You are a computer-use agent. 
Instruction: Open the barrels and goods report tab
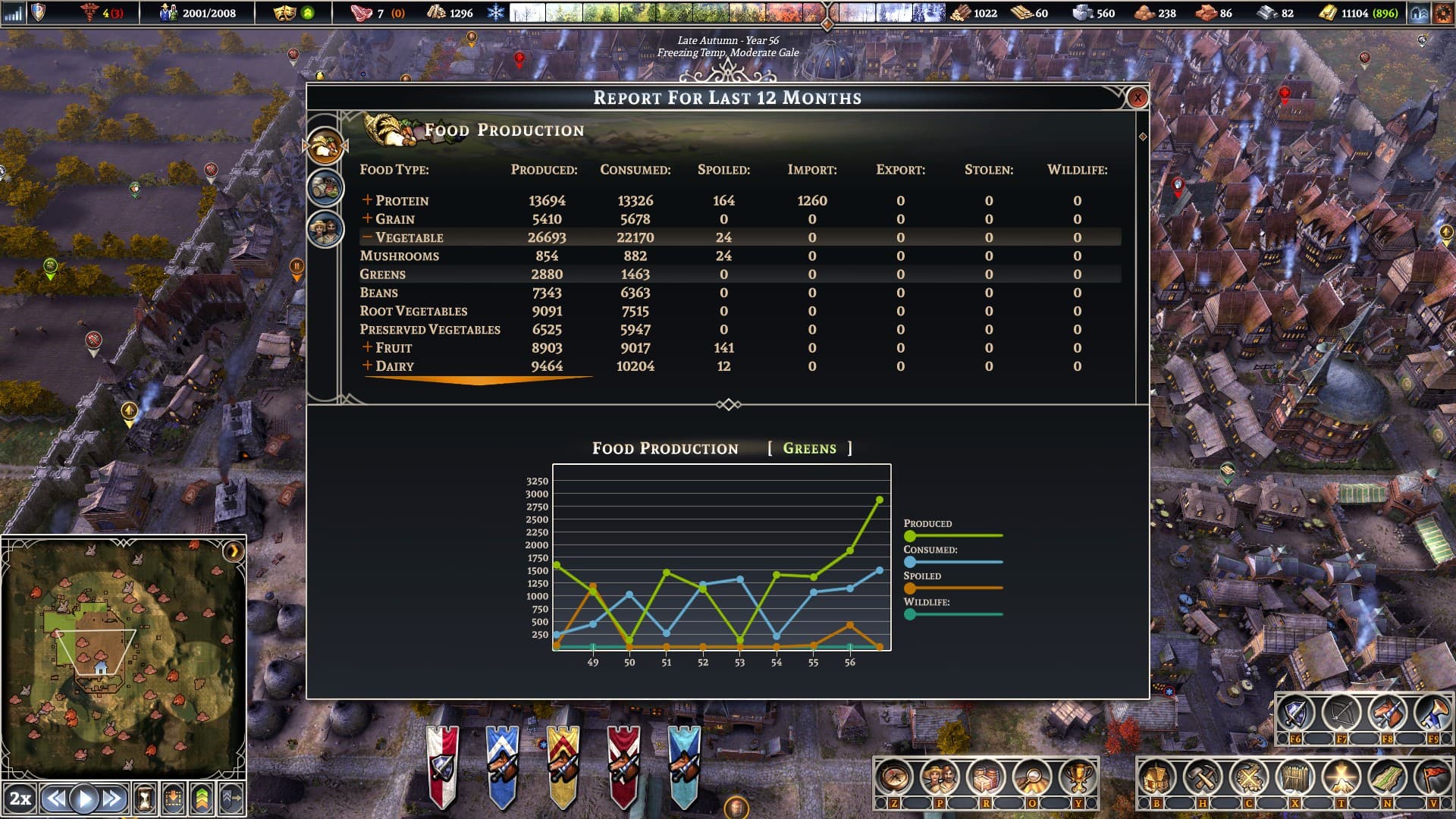(x=326, y=188)
